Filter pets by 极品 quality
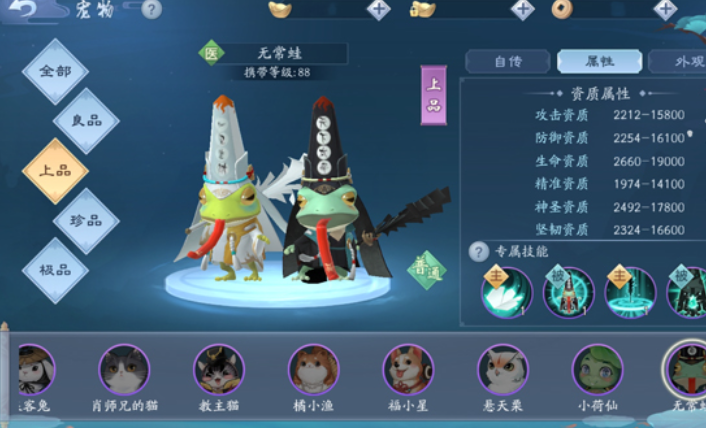The width and height of the screenshot is (706, 428). [56, 271]
